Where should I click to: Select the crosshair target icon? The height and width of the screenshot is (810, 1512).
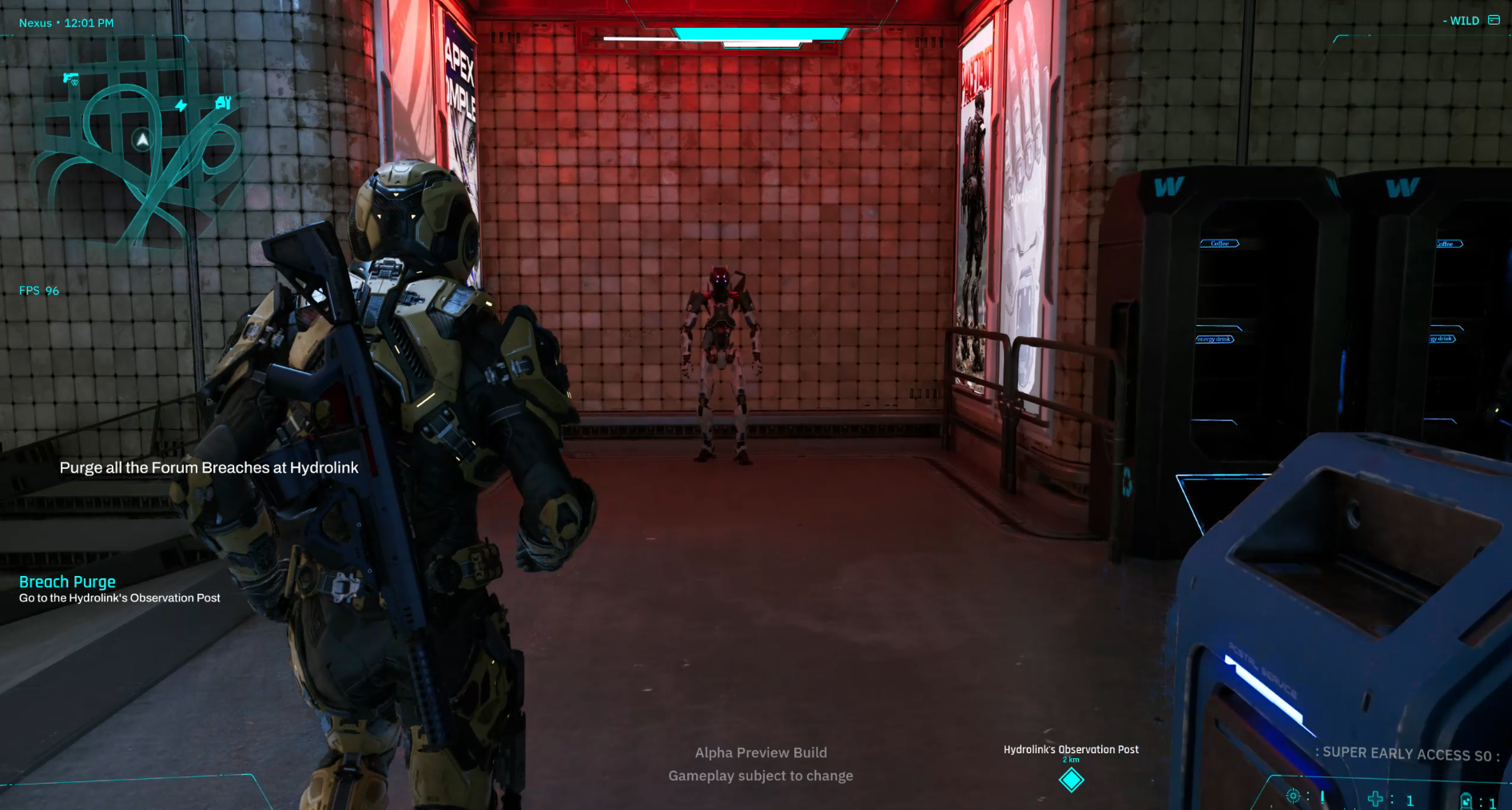(x=1292, y=796)
